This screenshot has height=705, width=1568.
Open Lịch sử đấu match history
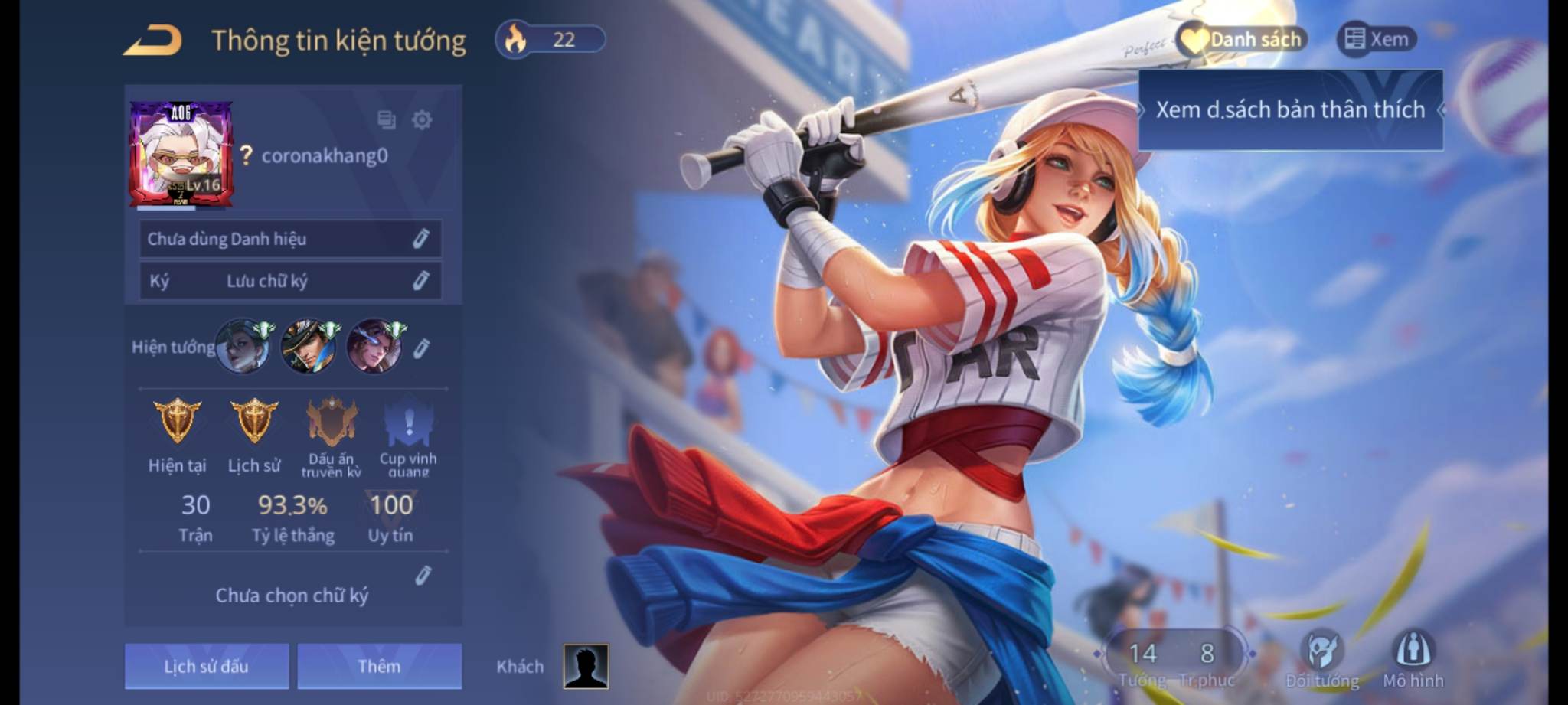207,666
